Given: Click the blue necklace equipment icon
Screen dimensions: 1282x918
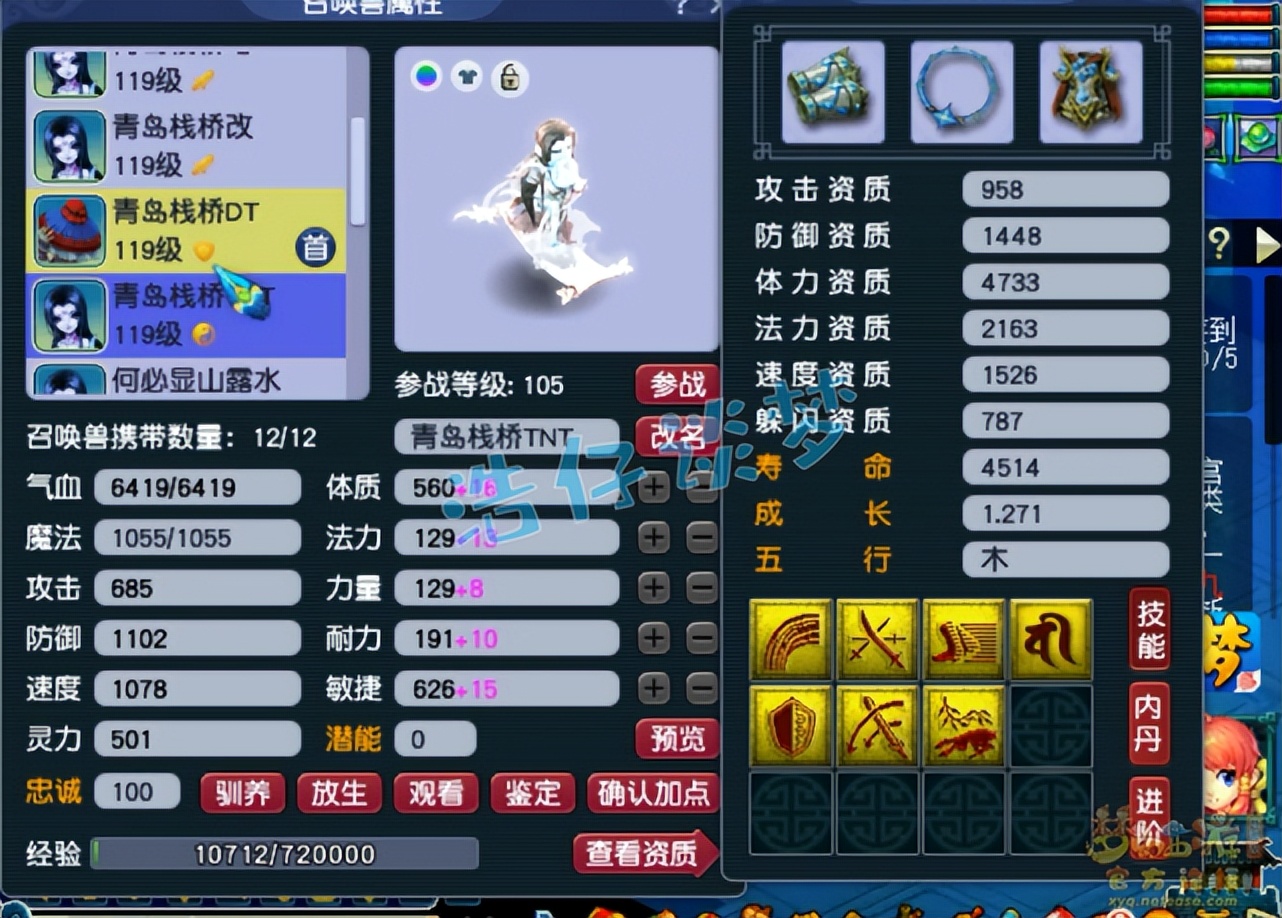Looking at the screenshot, I should (x=960, y=90).
